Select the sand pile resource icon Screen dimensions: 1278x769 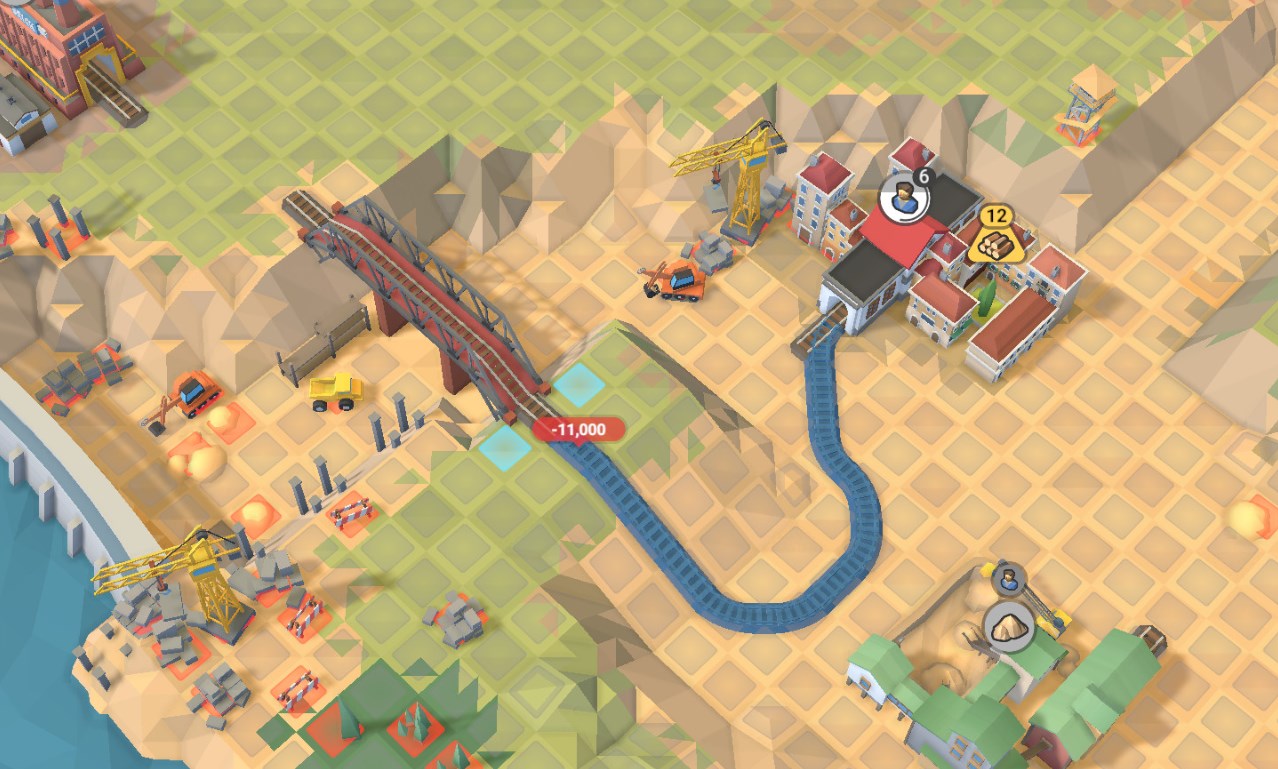point(1007,627)
